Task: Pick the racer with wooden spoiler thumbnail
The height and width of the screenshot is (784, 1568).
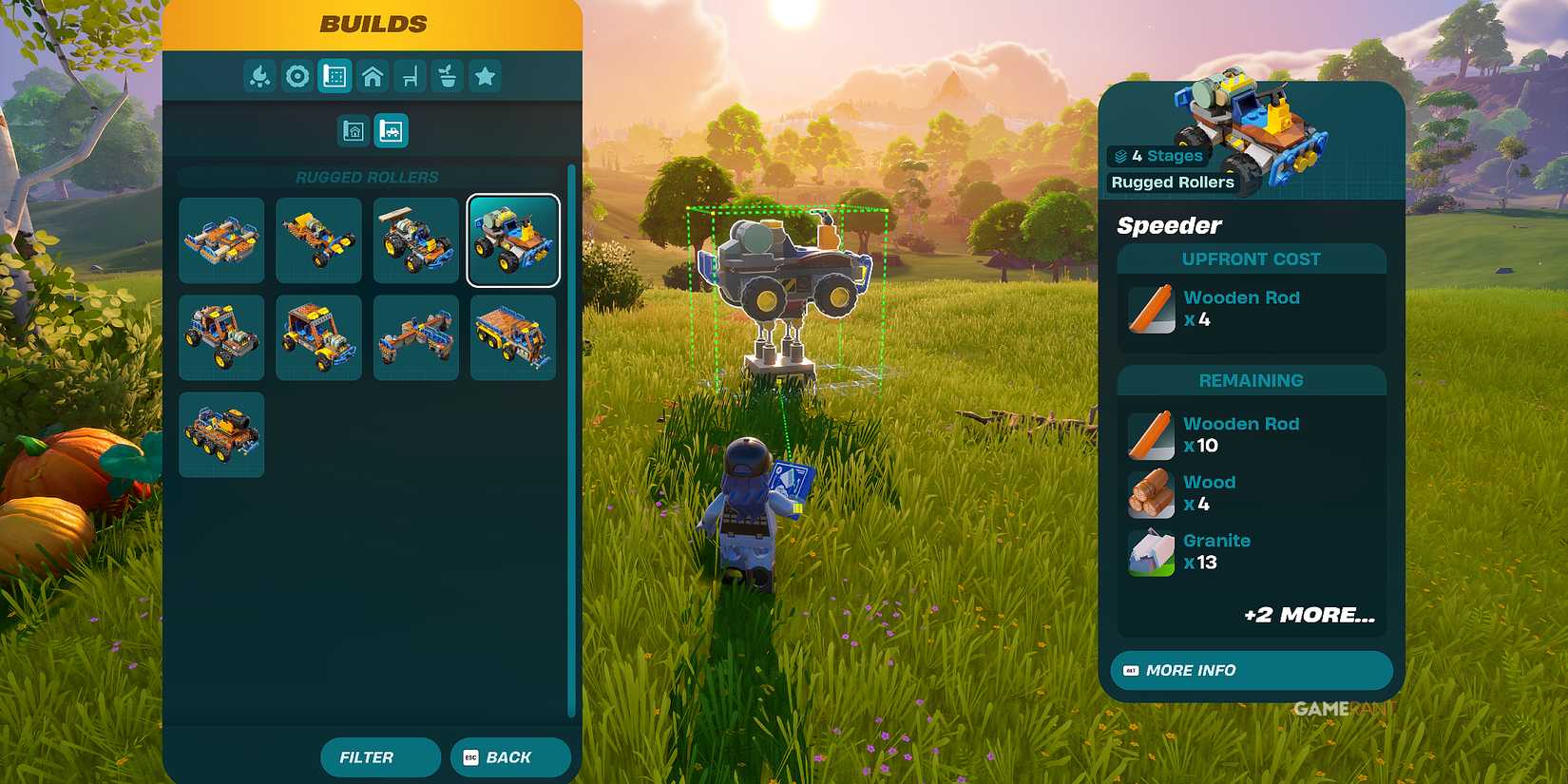Action: click(x=416, y=240)
